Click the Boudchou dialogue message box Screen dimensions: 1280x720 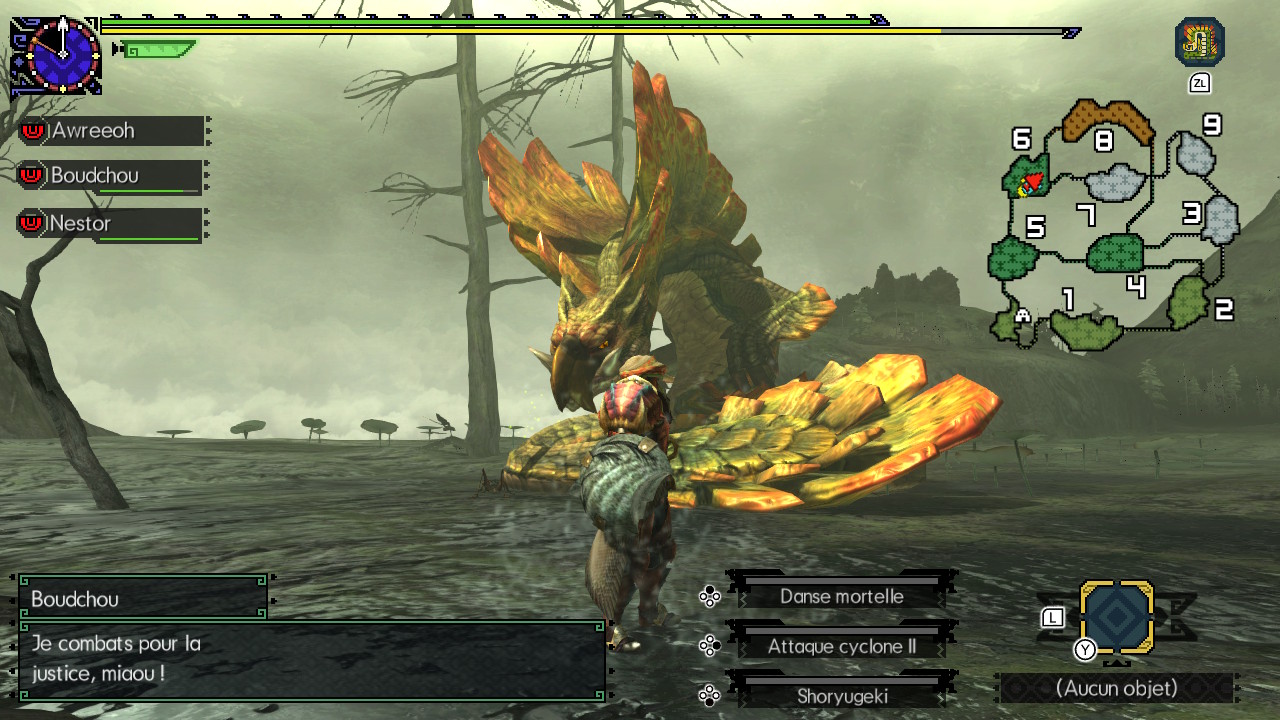tap(311, 659)
